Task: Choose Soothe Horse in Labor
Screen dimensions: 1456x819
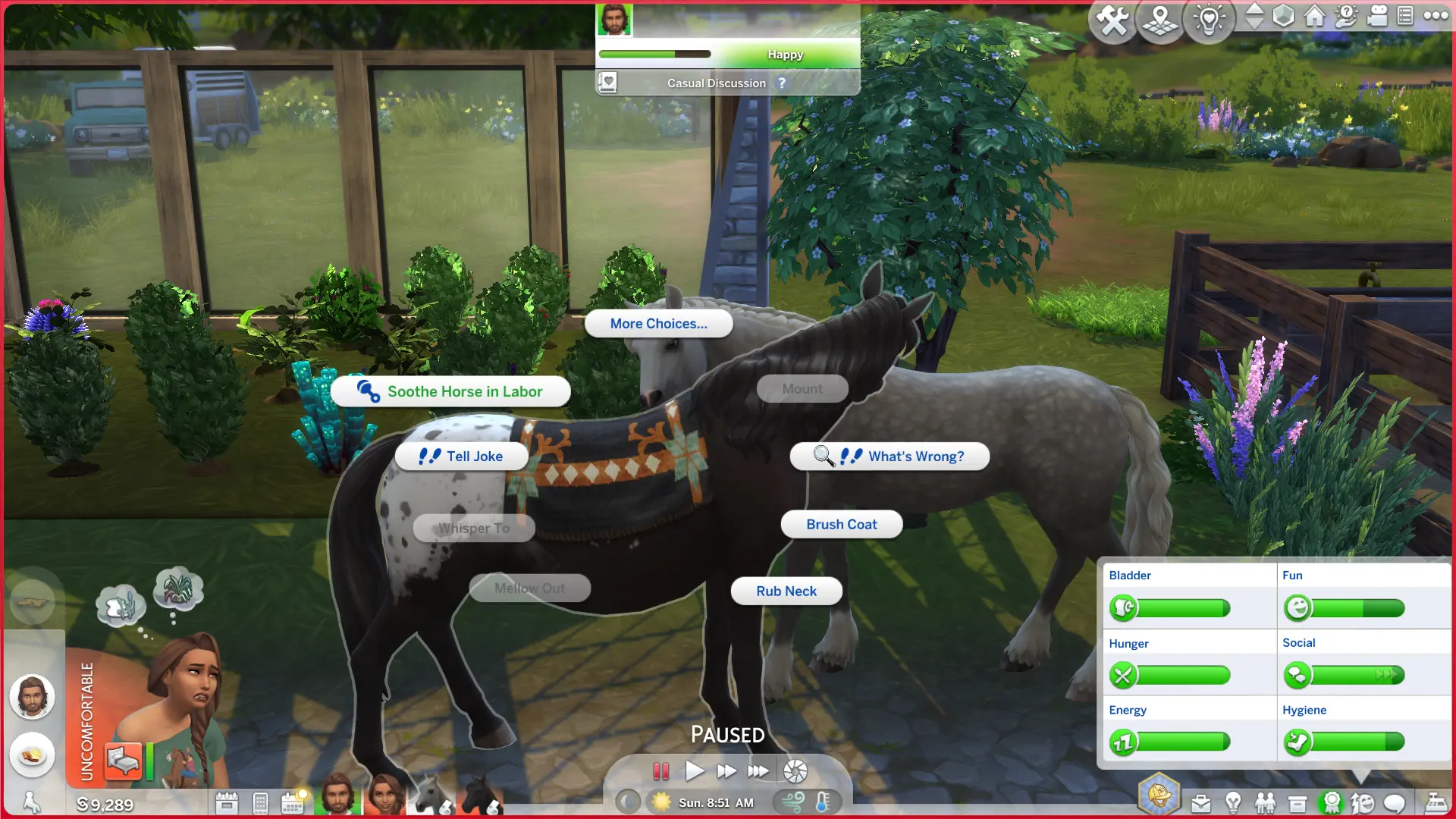Action: 450,391
